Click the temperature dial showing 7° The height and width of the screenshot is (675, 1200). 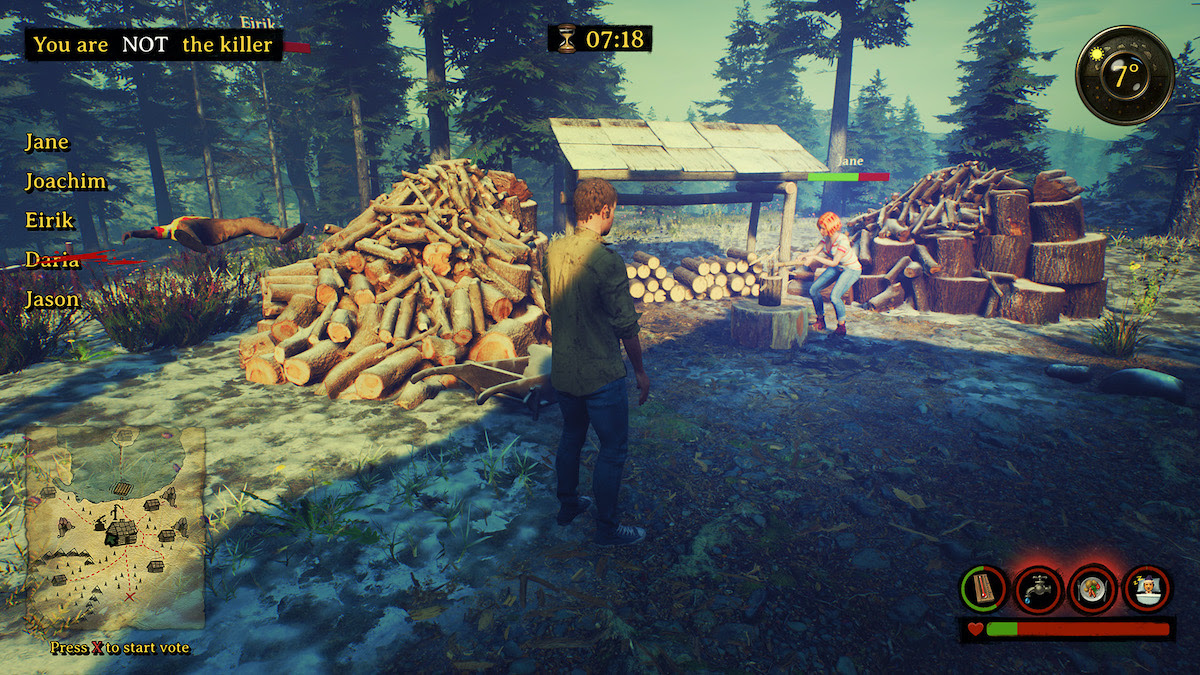coord(1125,75)
